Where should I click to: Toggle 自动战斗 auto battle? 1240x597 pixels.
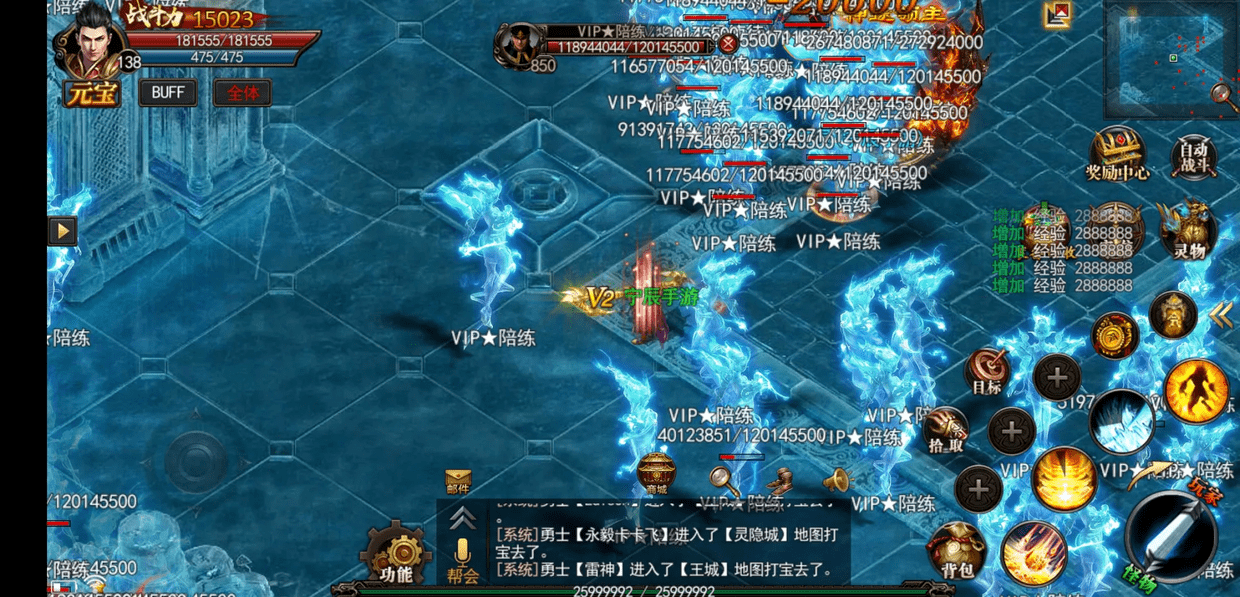click(x=1193, y=157)
